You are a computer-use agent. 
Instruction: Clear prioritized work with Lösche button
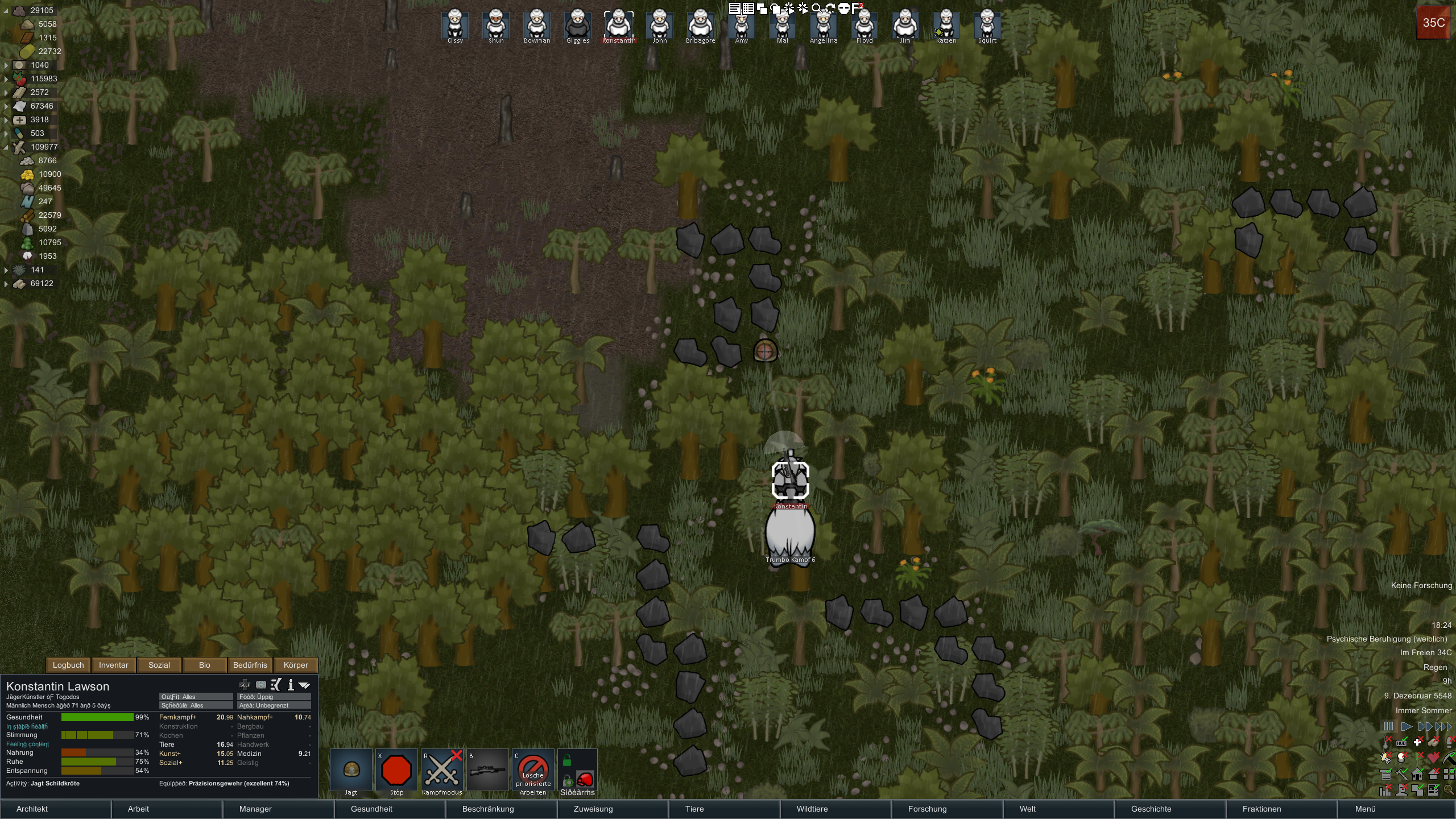pos(533,771)
